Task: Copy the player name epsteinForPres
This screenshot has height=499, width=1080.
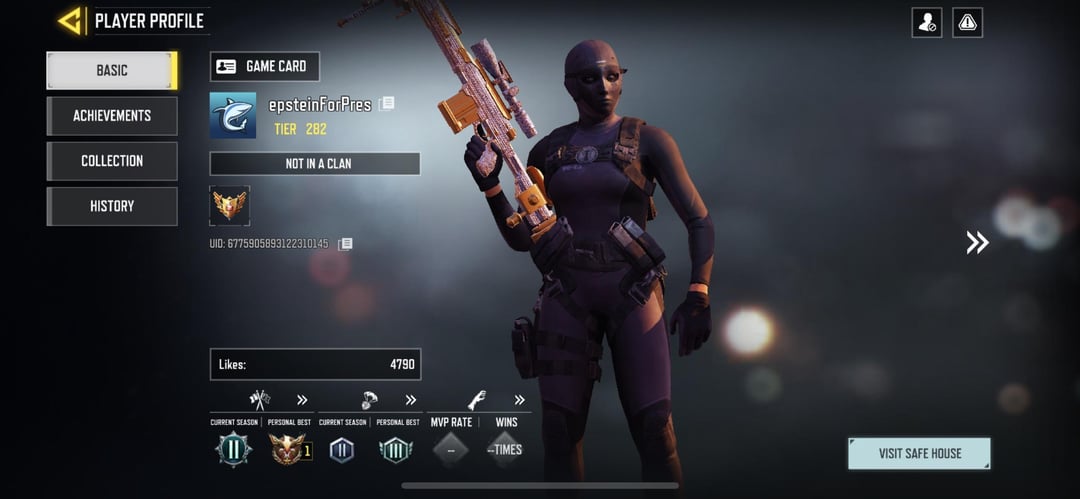Action: point(387,103)
